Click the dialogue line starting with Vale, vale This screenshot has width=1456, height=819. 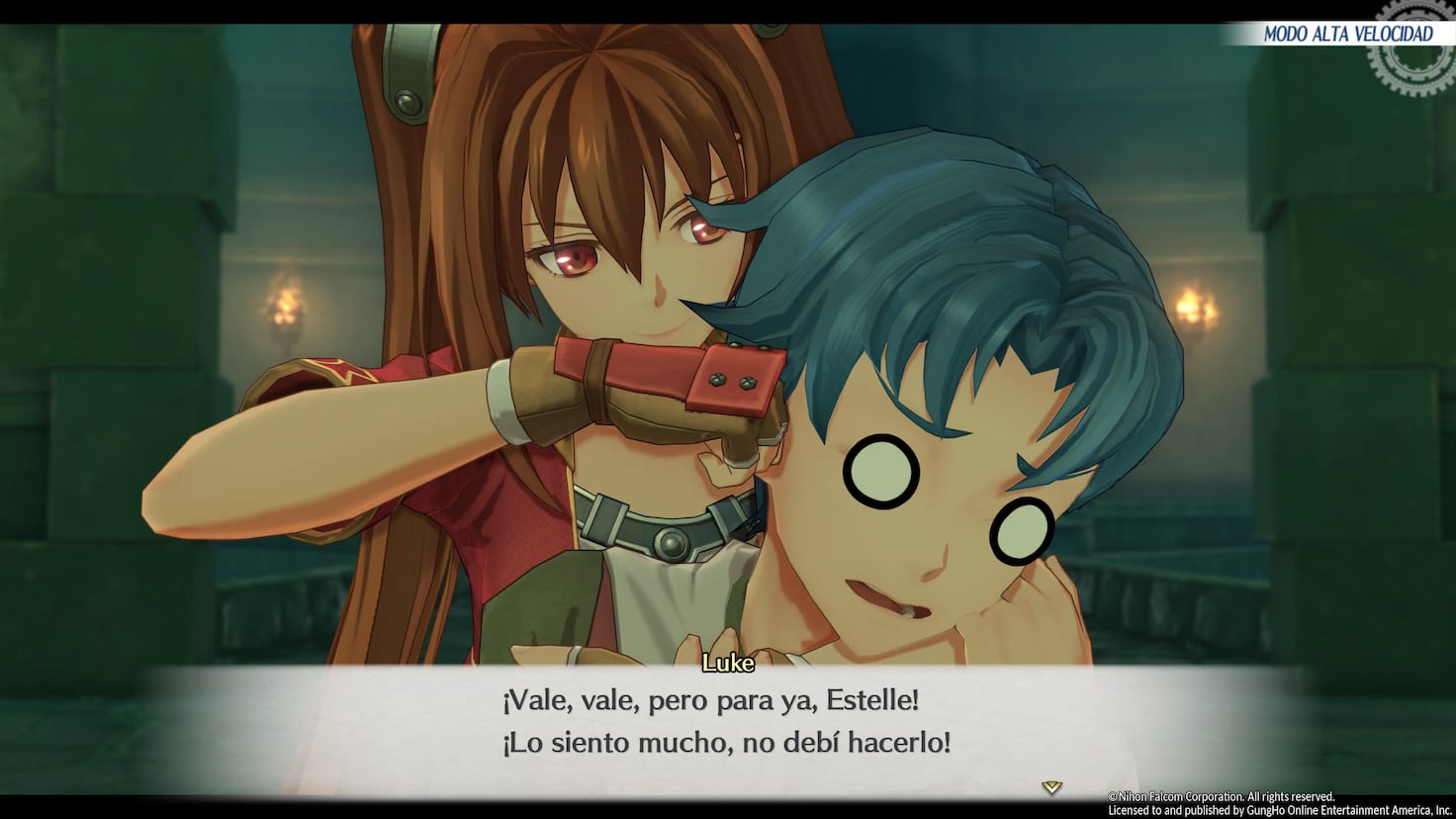coord(710,700)
